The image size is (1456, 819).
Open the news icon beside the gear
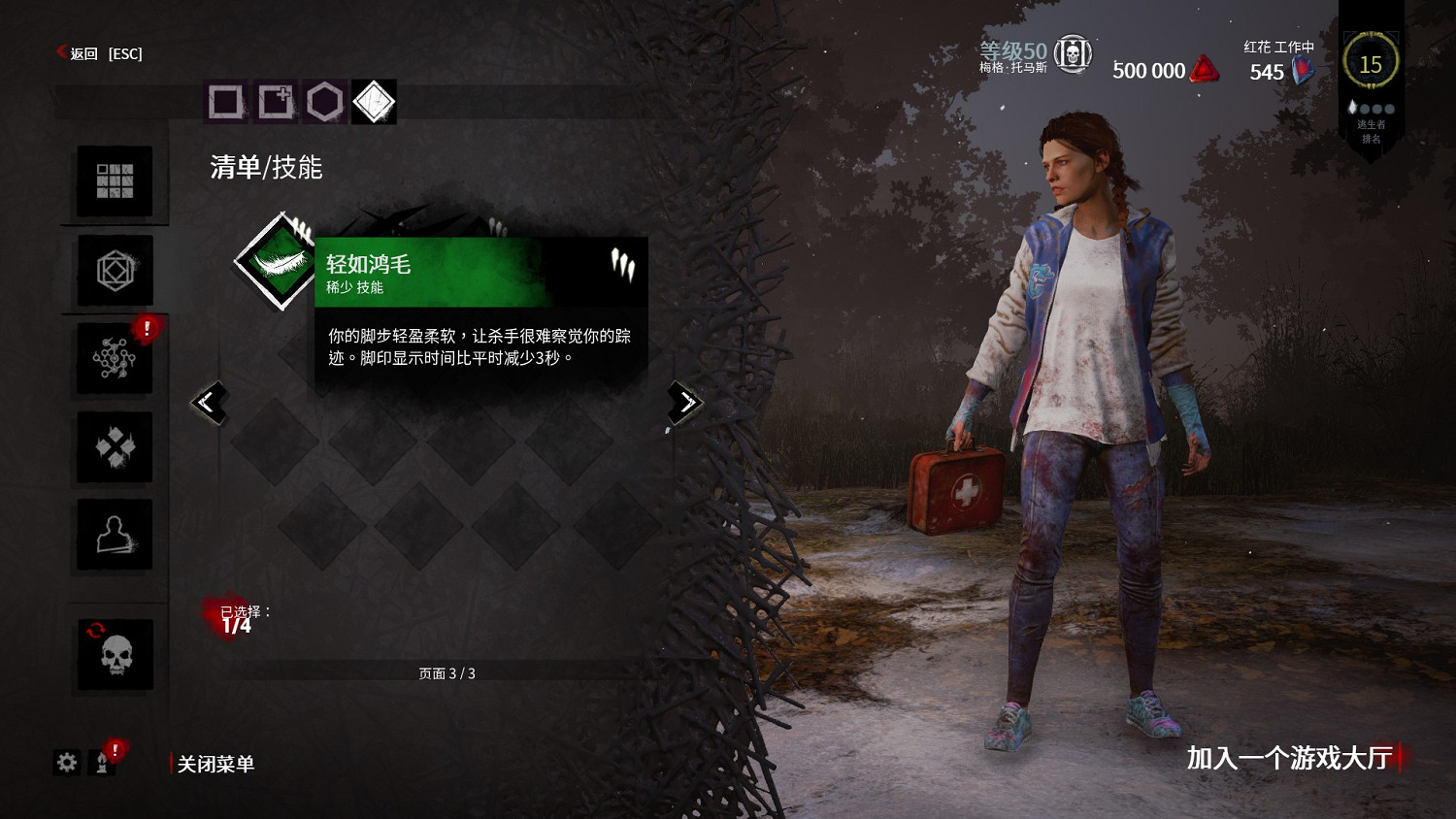101,763
